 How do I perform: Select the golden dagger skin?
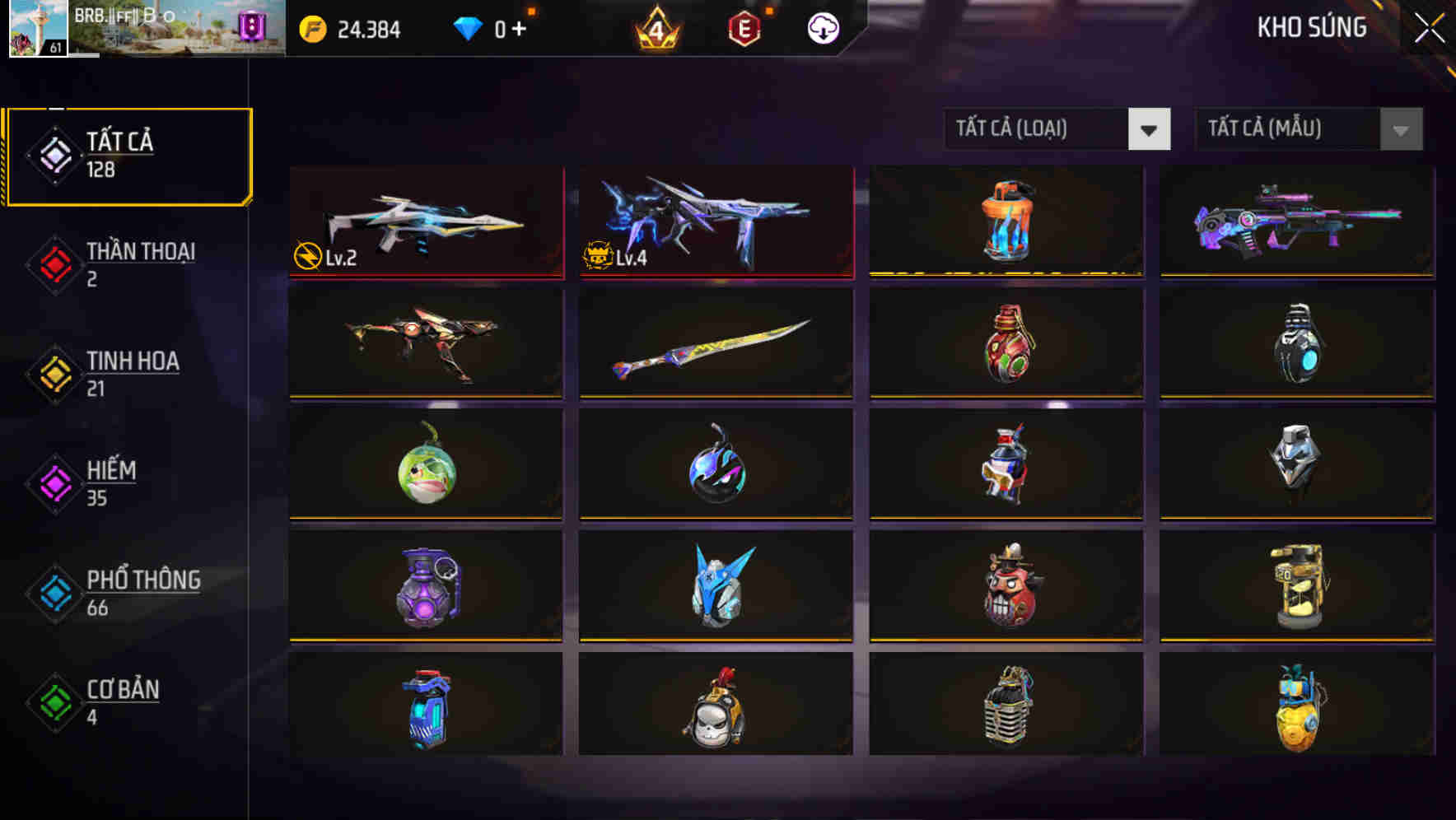[715, 344]
